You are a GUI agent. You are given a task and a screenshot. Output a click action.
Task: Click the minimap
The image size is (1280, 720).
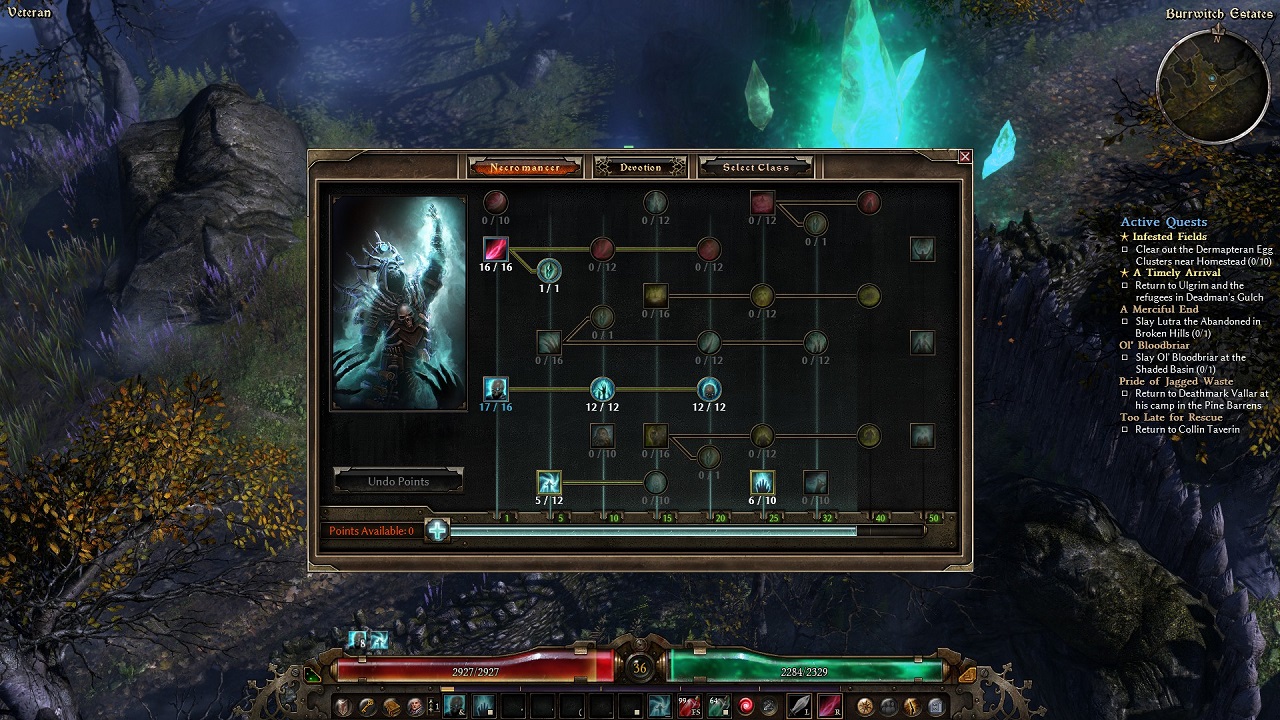point(1213,87)
